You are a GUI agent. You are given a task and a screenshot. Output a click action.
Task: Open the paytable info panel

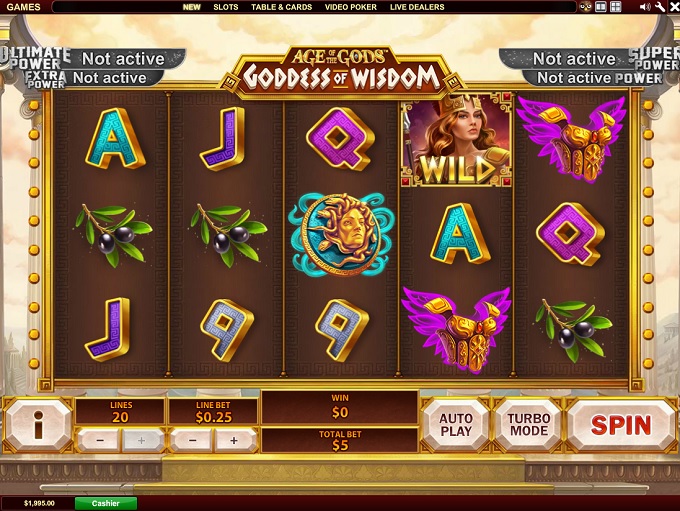pyautogui.click(x=38, y=425)
